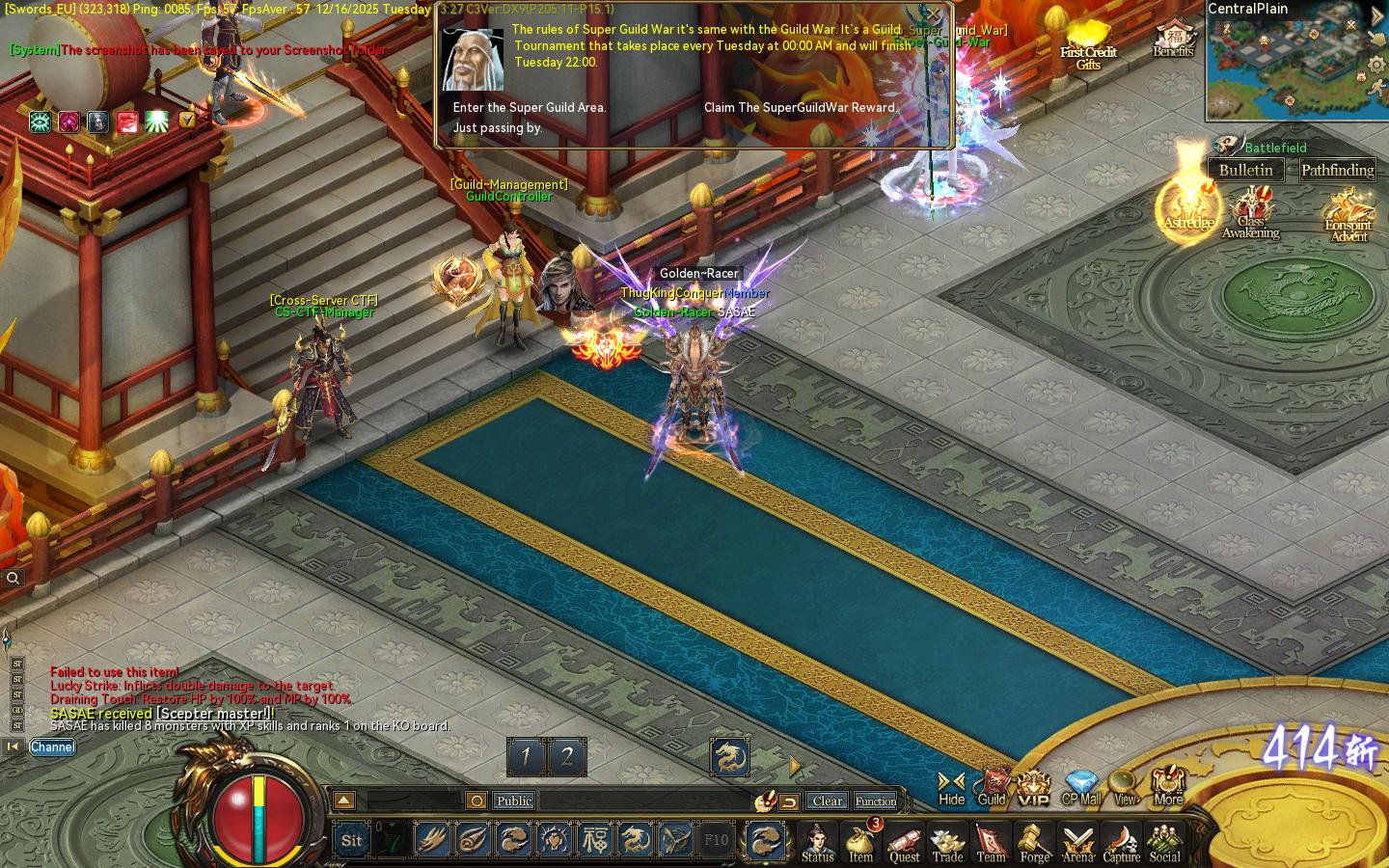The height and width of the screenshot is (868, 1389).
Task: Open the Forge menu
Action: point(1034,842)
